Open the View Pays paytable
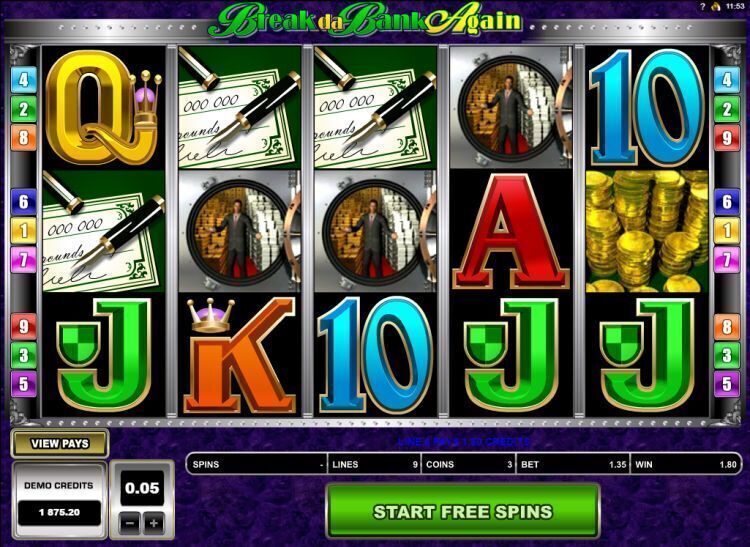Image resolution: width=750 pixels, height=547 pixels. [x=59, y=444]
